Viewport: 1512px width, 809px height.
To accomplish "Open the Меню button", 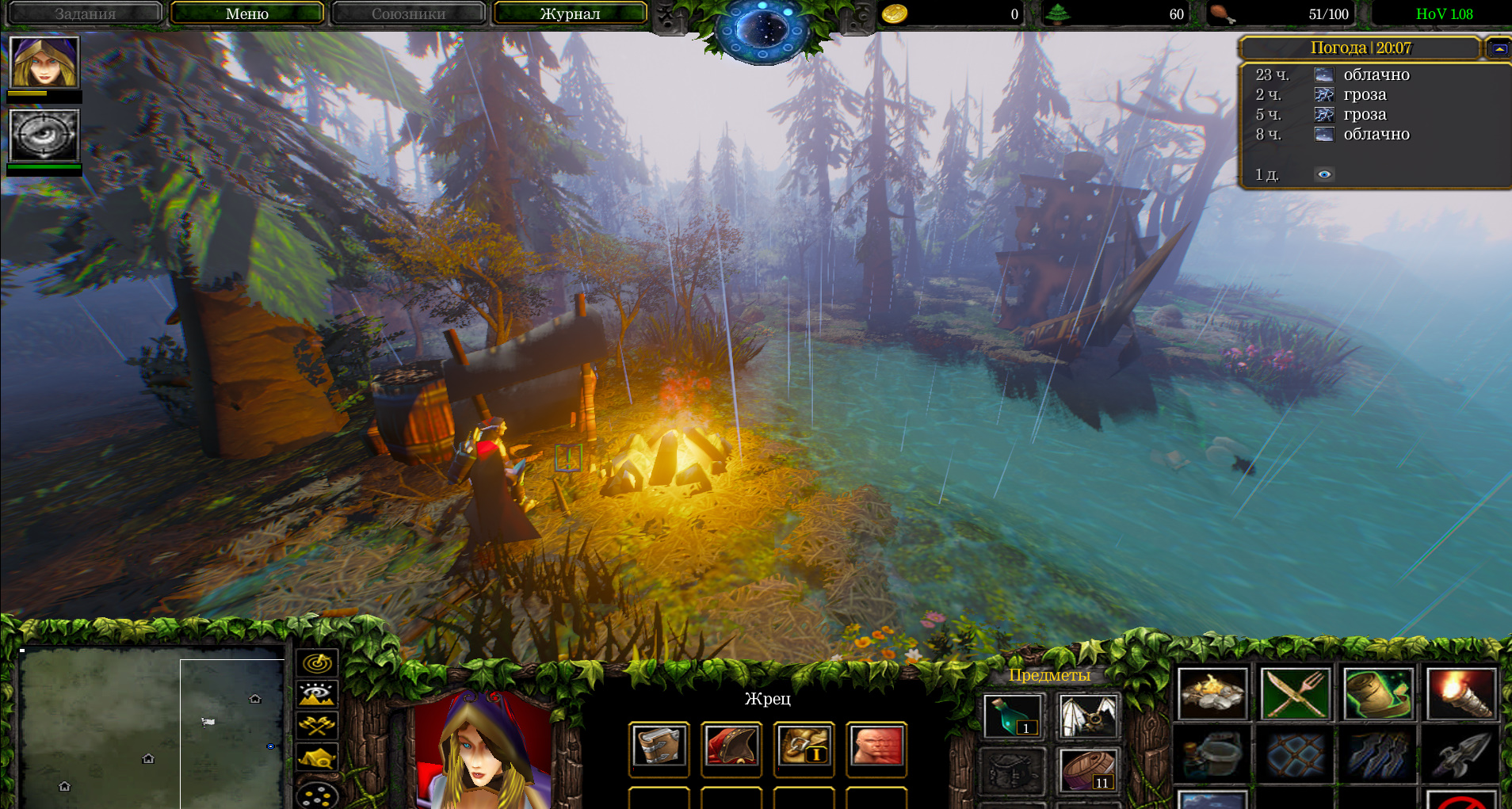I will 247,13.
